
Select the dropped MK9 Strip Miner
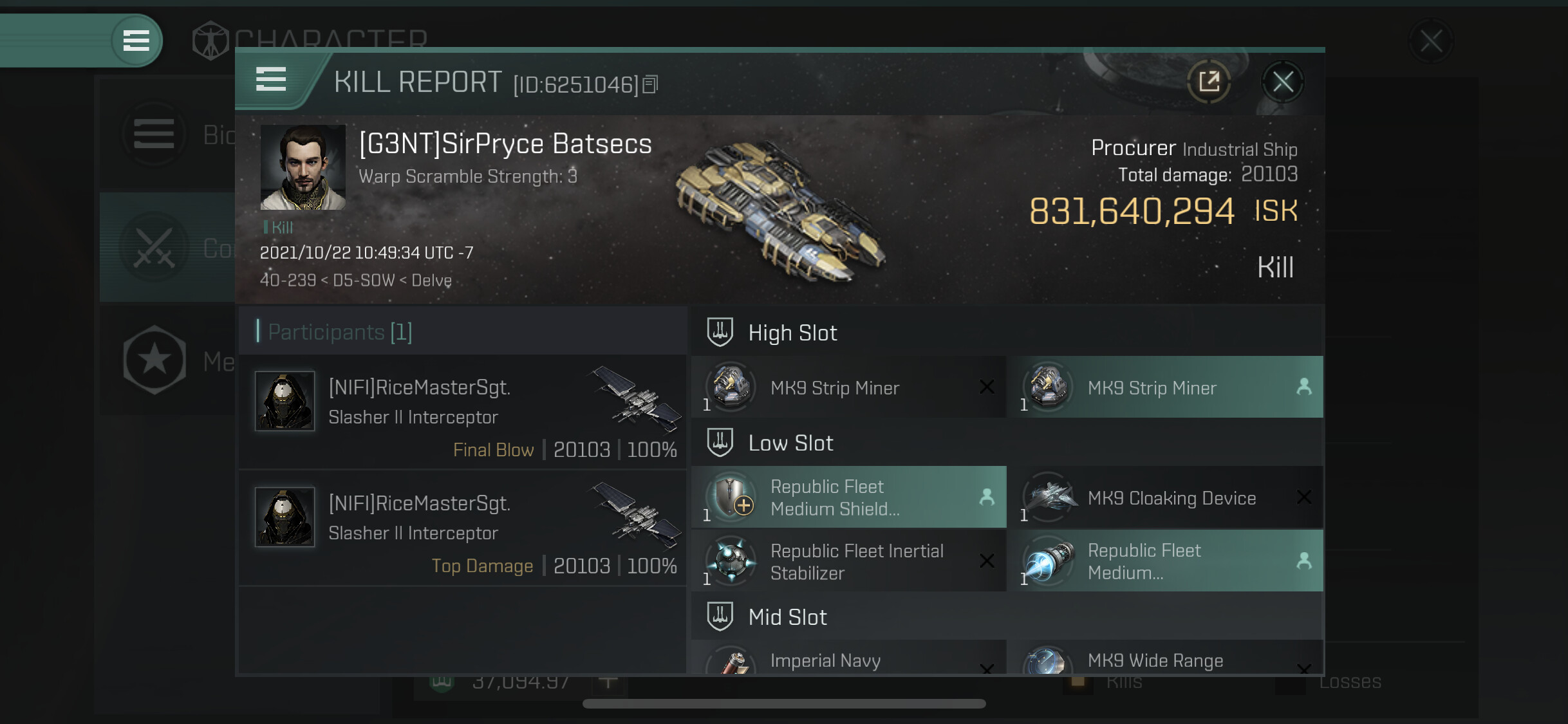click(x=1166, y=387)
